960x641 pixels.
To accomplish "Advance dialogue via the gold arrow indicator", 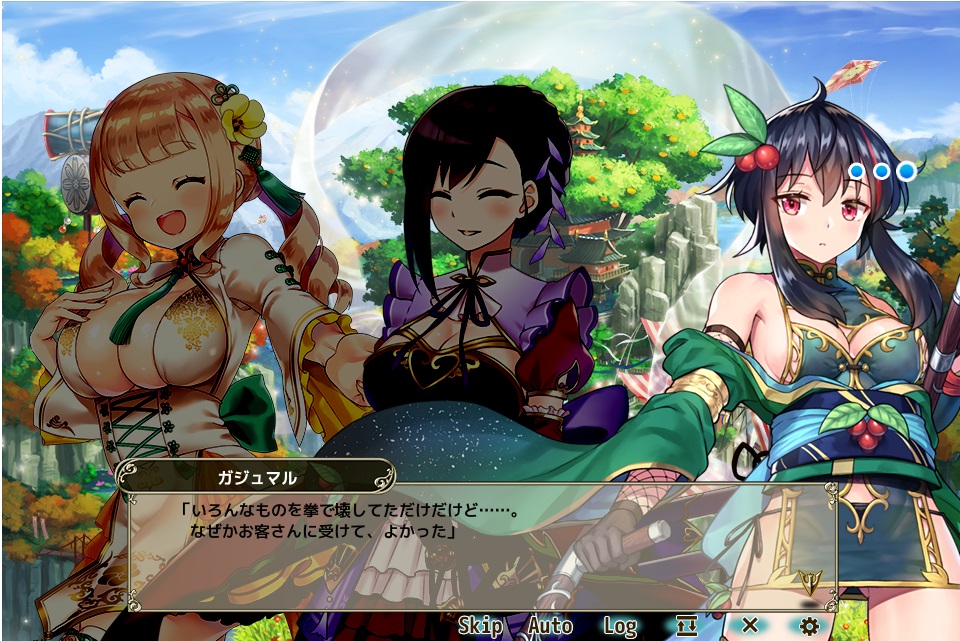I will click(x=808, y=580).
